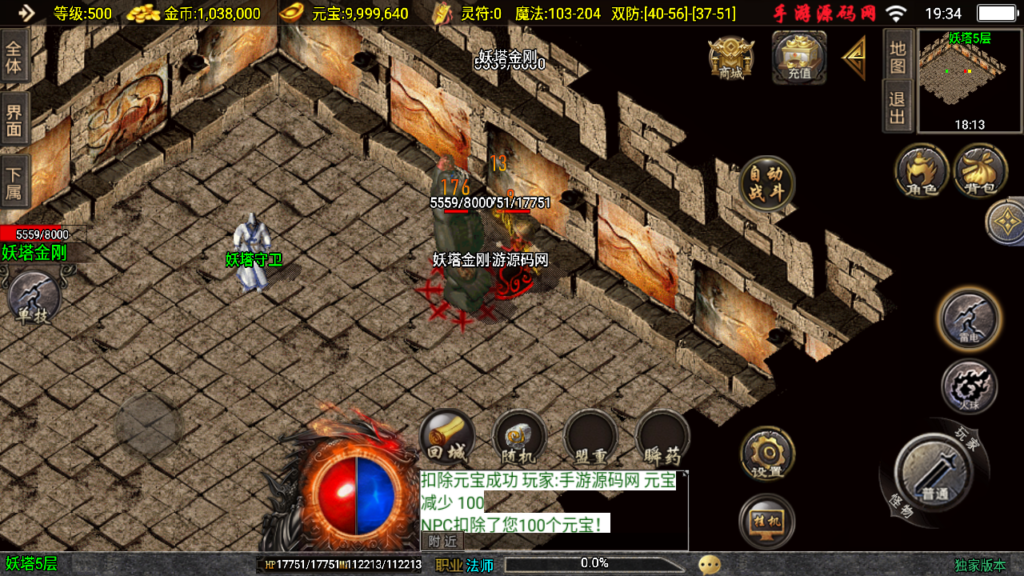This screenshot has height=576, width=1024.
Task: Toggle 自动战斗 auto battle
Action: pos(767,184)
